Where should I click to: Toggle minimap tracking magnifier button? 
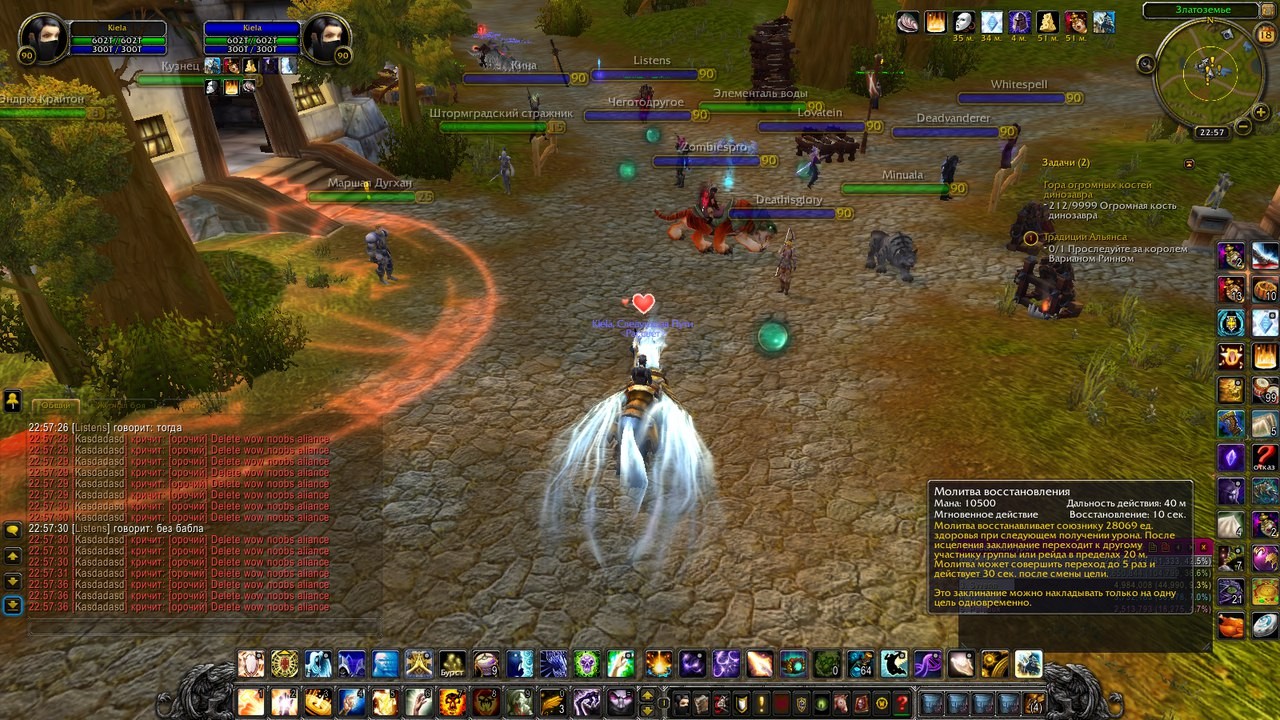tap(1147, 64)
